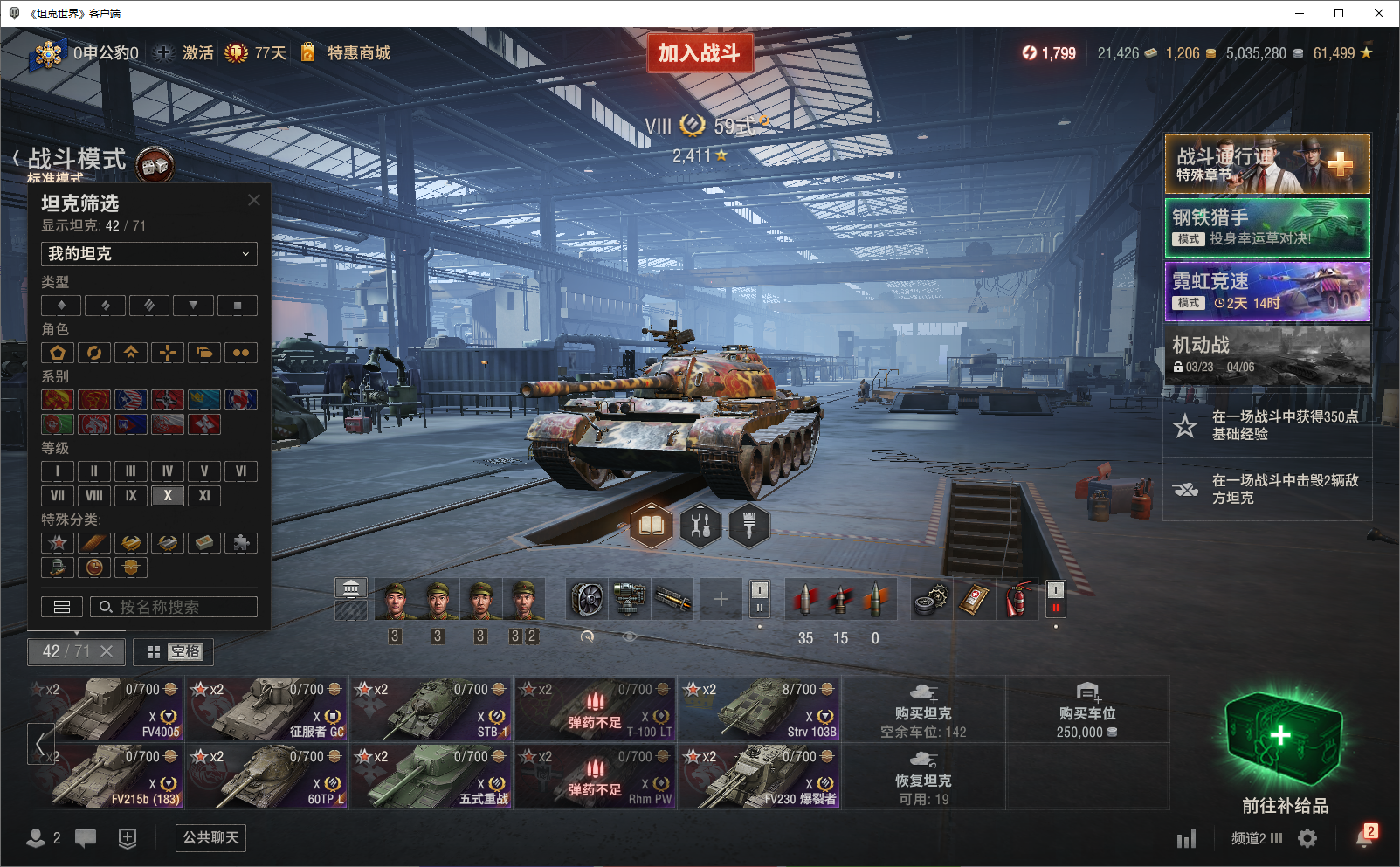Open the 钢铁猎手 mode banner
The height and width of the screenshot is (867, 1400).
pyautogui.click(x=1267, y=228)
